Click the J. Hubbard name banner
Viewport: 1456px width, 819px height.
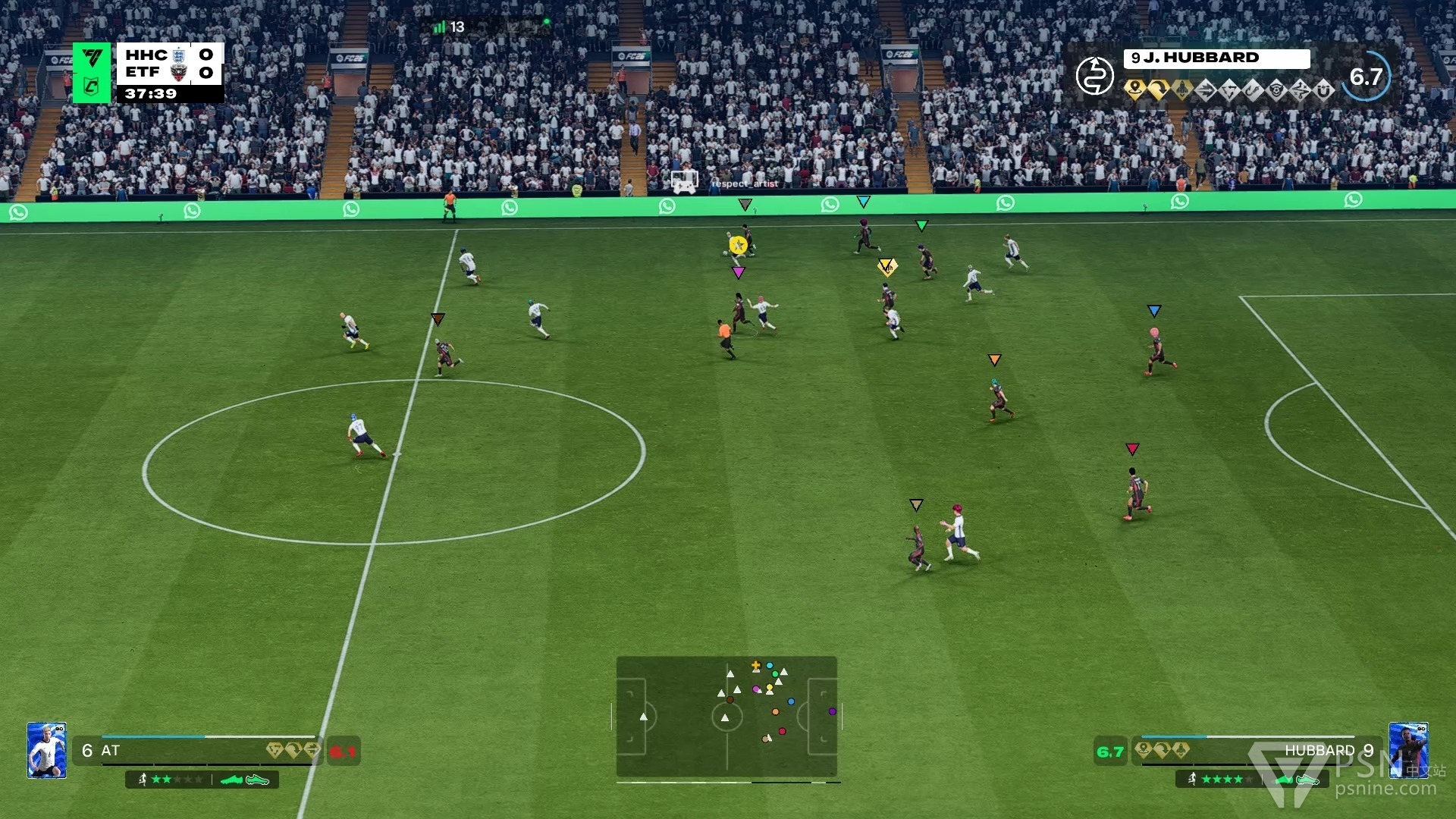(x=1216, y=58)
